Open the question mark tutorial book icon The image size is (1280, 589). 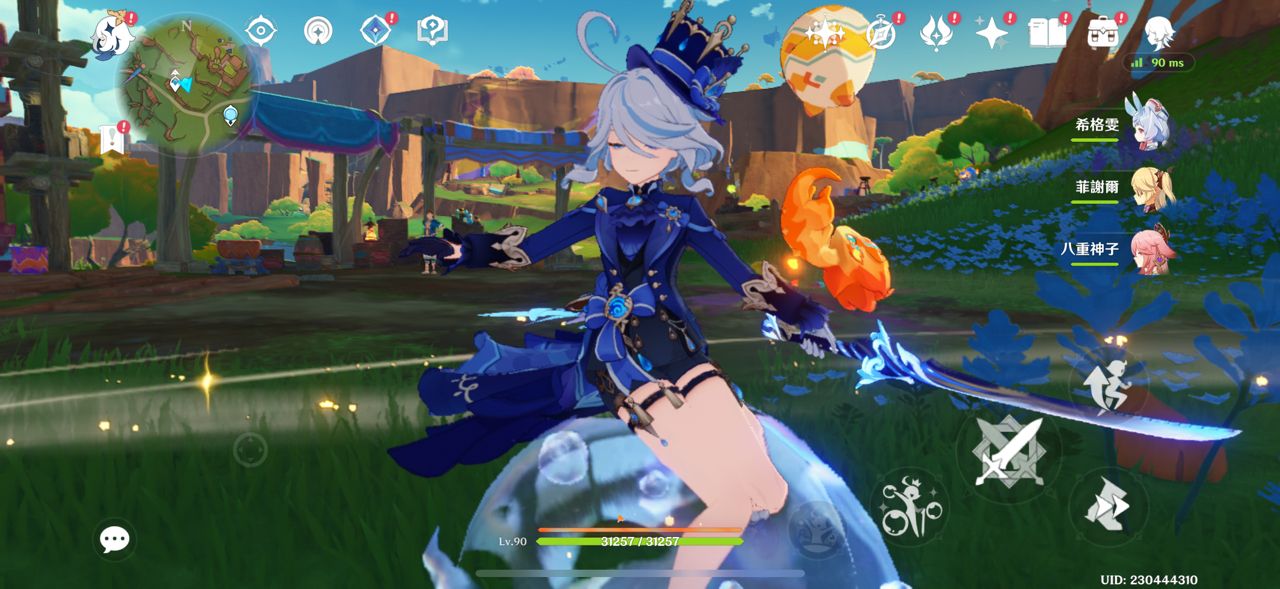[432, 31]
